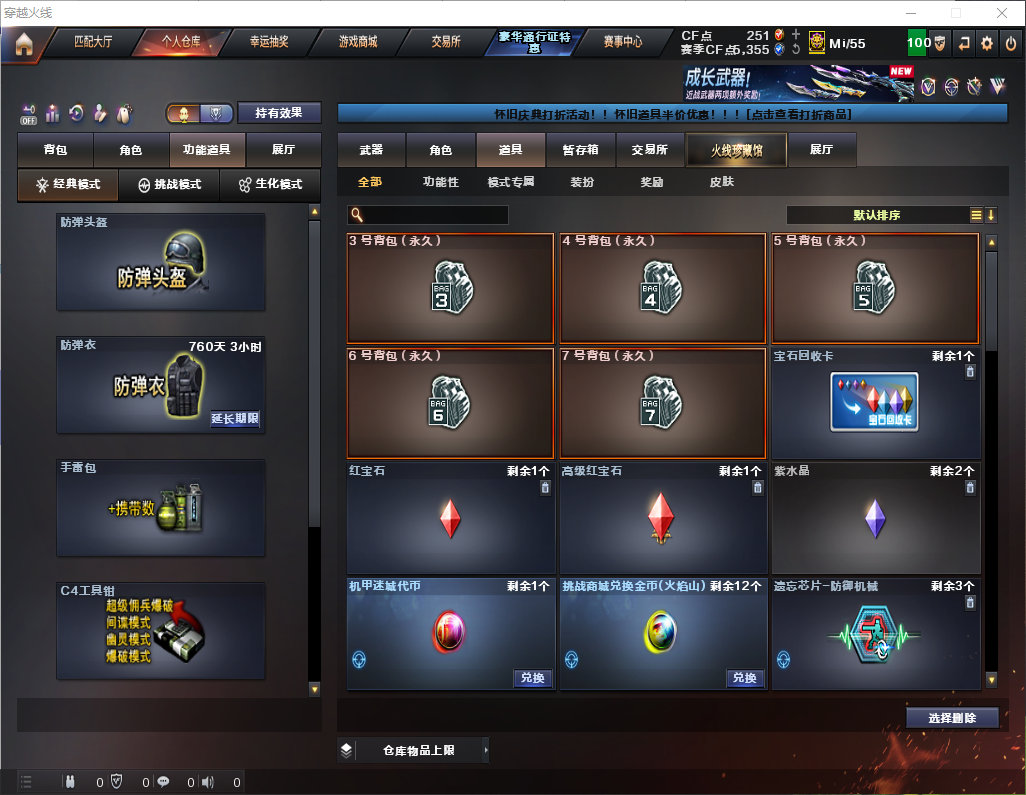Go to the home lobby icon
This screenshot has height=795, width=1026.
(x=23, y=44)
